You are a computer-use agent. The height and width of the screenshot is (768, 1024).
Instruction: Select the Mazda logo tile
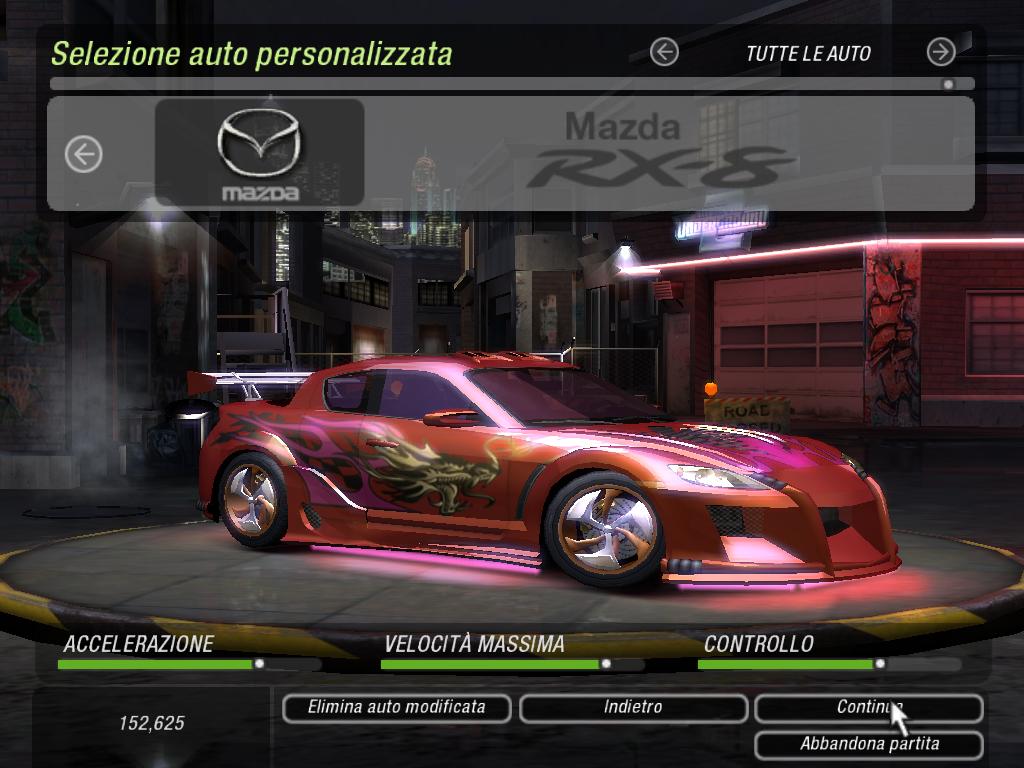(x=259, y=152)
